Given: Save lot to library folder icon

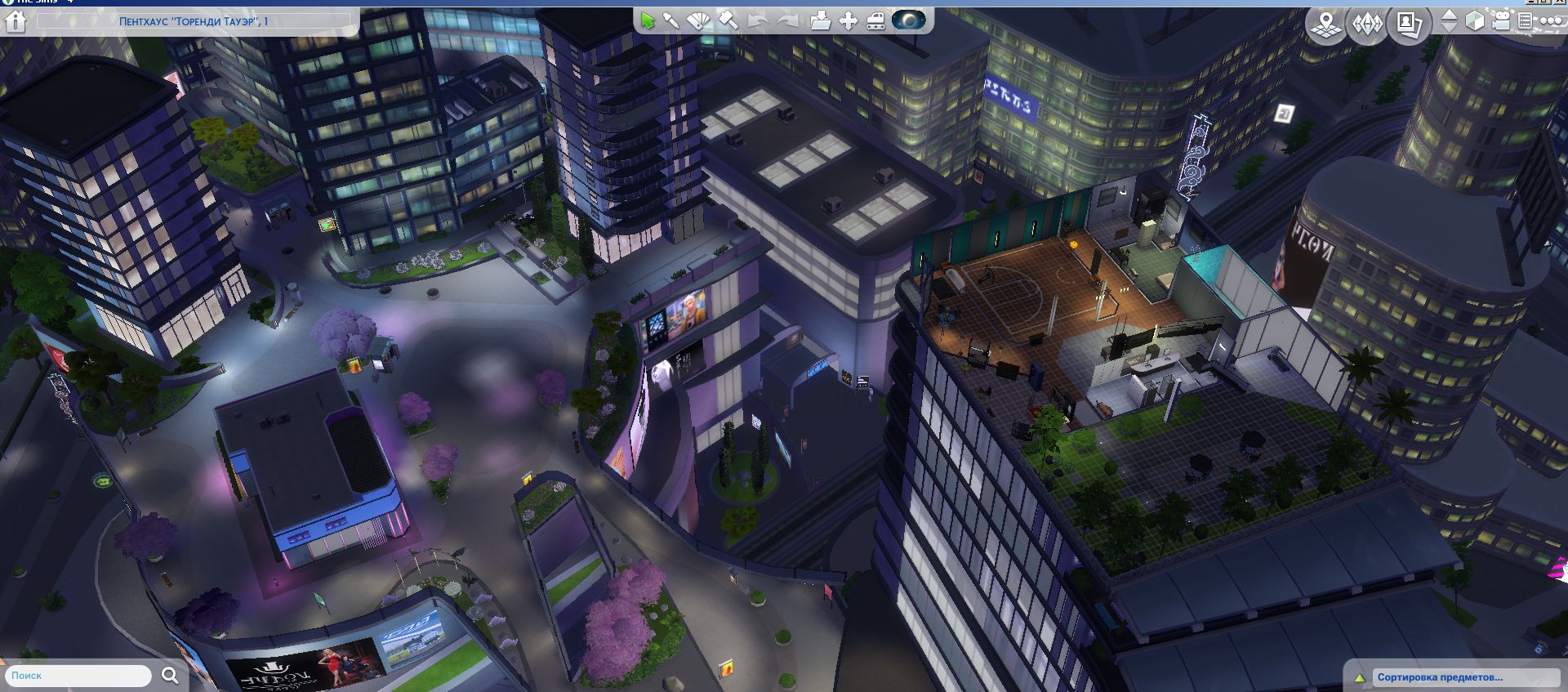Looking at the screenshot, I should click(x=820, y=21).
